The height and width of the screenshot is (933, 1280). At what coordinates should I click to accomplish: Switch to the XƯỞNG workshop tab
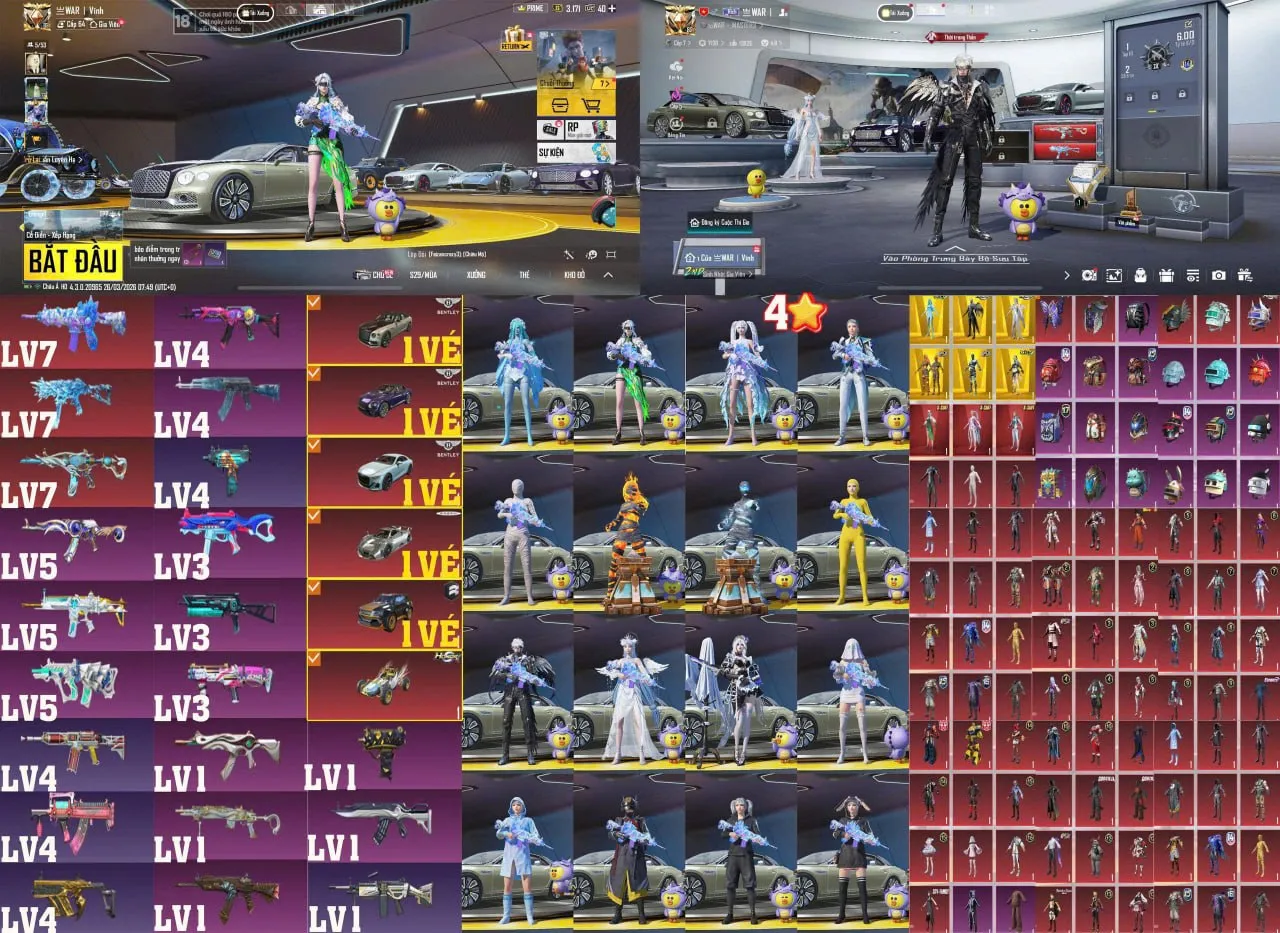coord(476,274)
